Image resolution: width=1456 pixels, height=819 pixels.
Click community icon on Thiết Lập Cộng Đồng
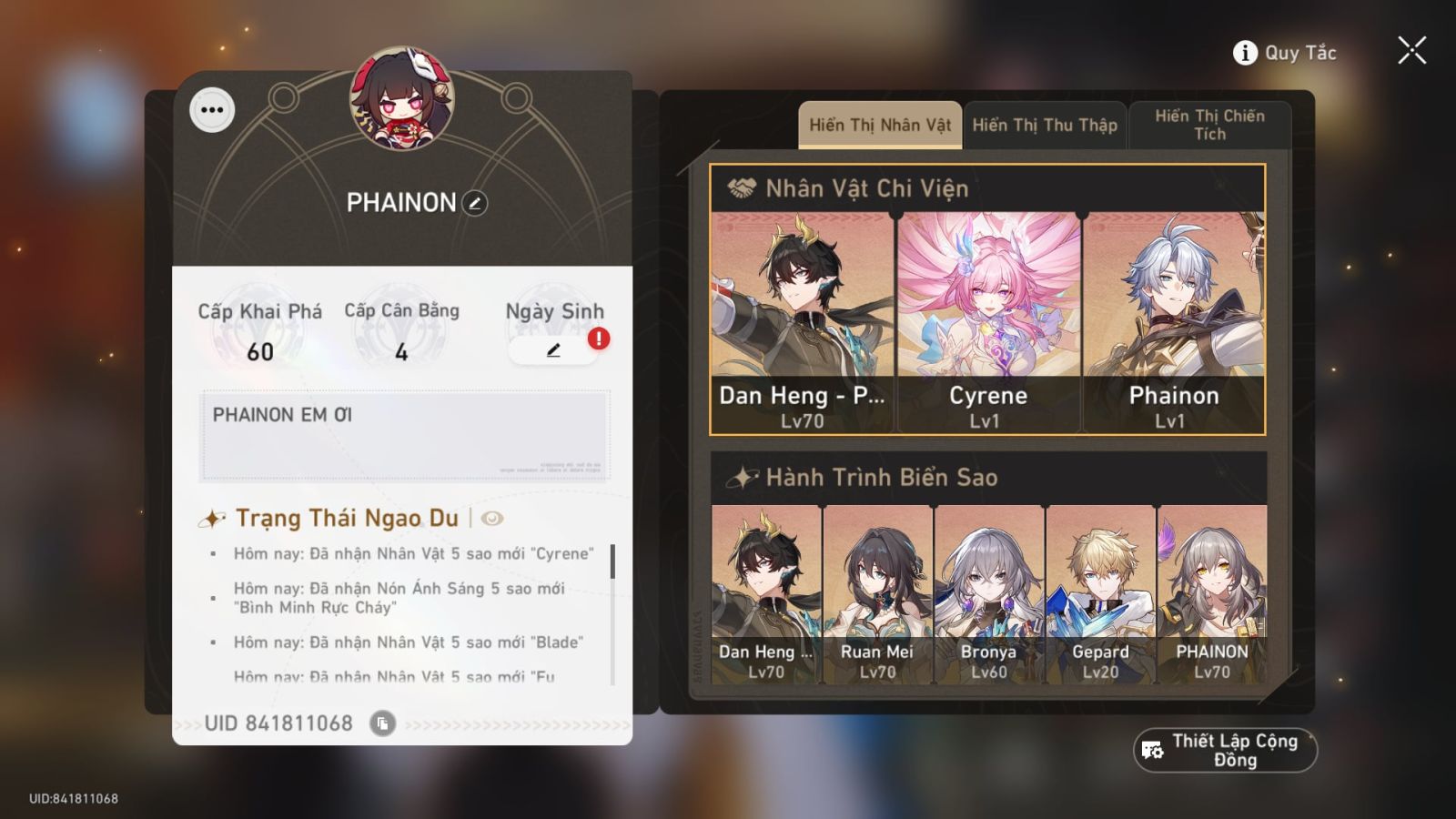coord(1152,750)
